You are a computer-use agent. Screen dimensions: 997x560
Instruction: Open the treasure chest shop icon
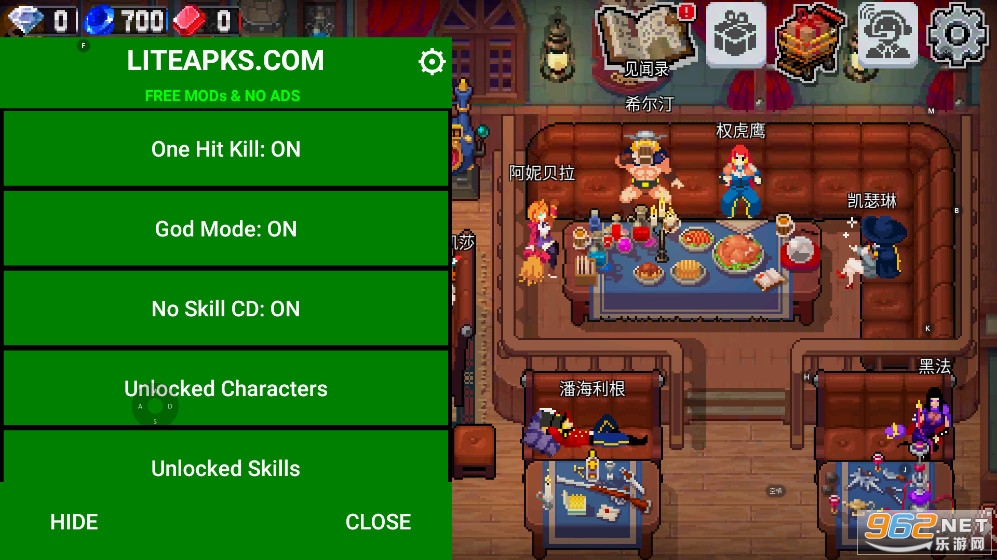[810, 37]
